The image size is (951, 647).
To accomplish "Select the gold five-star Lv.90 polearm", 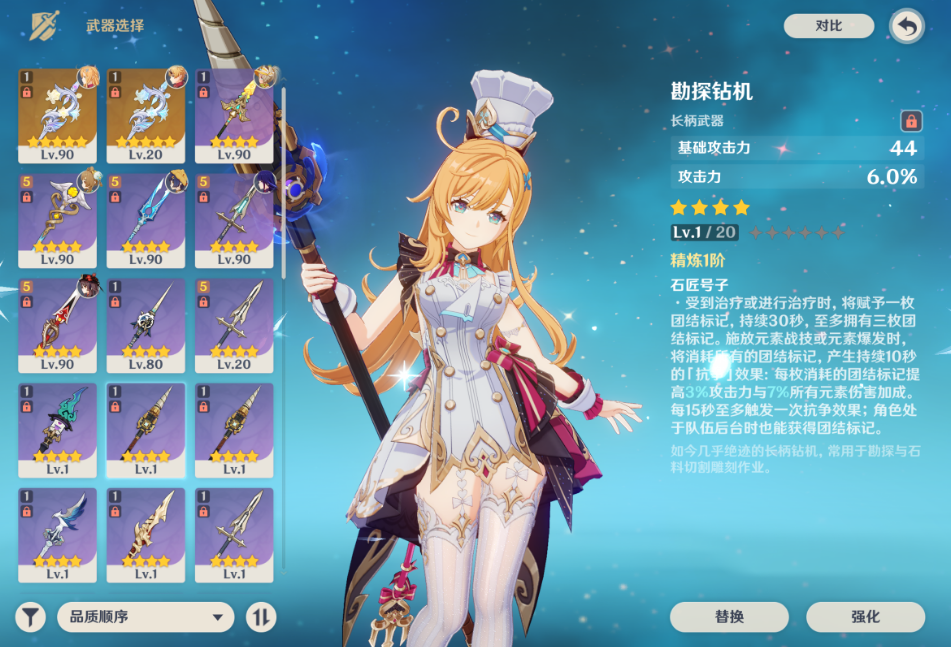I will [x=58, y=114].
